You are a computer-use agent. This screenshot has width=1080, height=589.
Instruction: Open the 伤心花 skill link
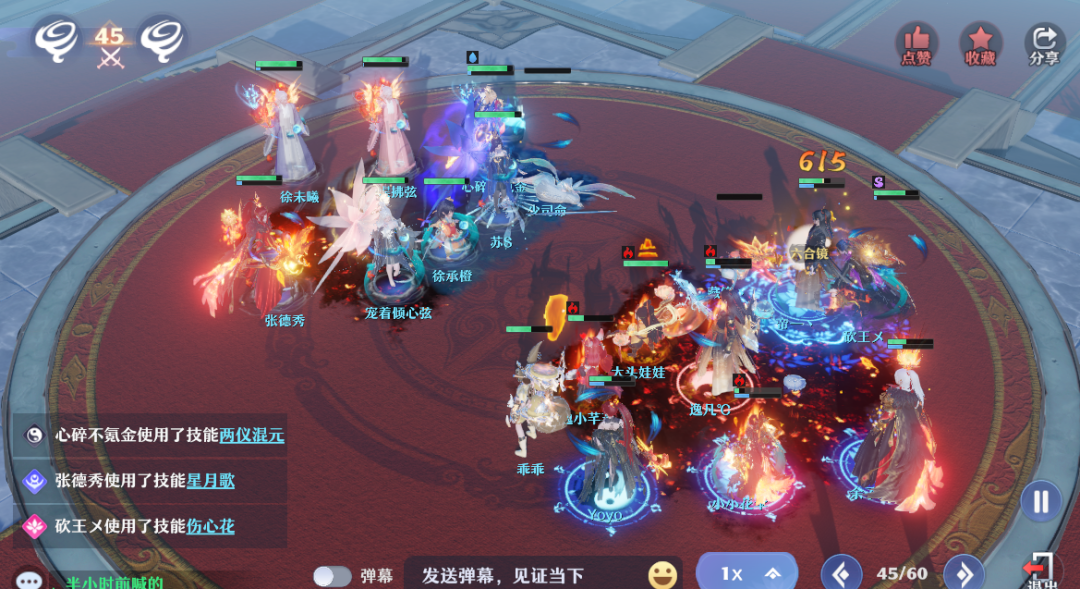(210, 526)
